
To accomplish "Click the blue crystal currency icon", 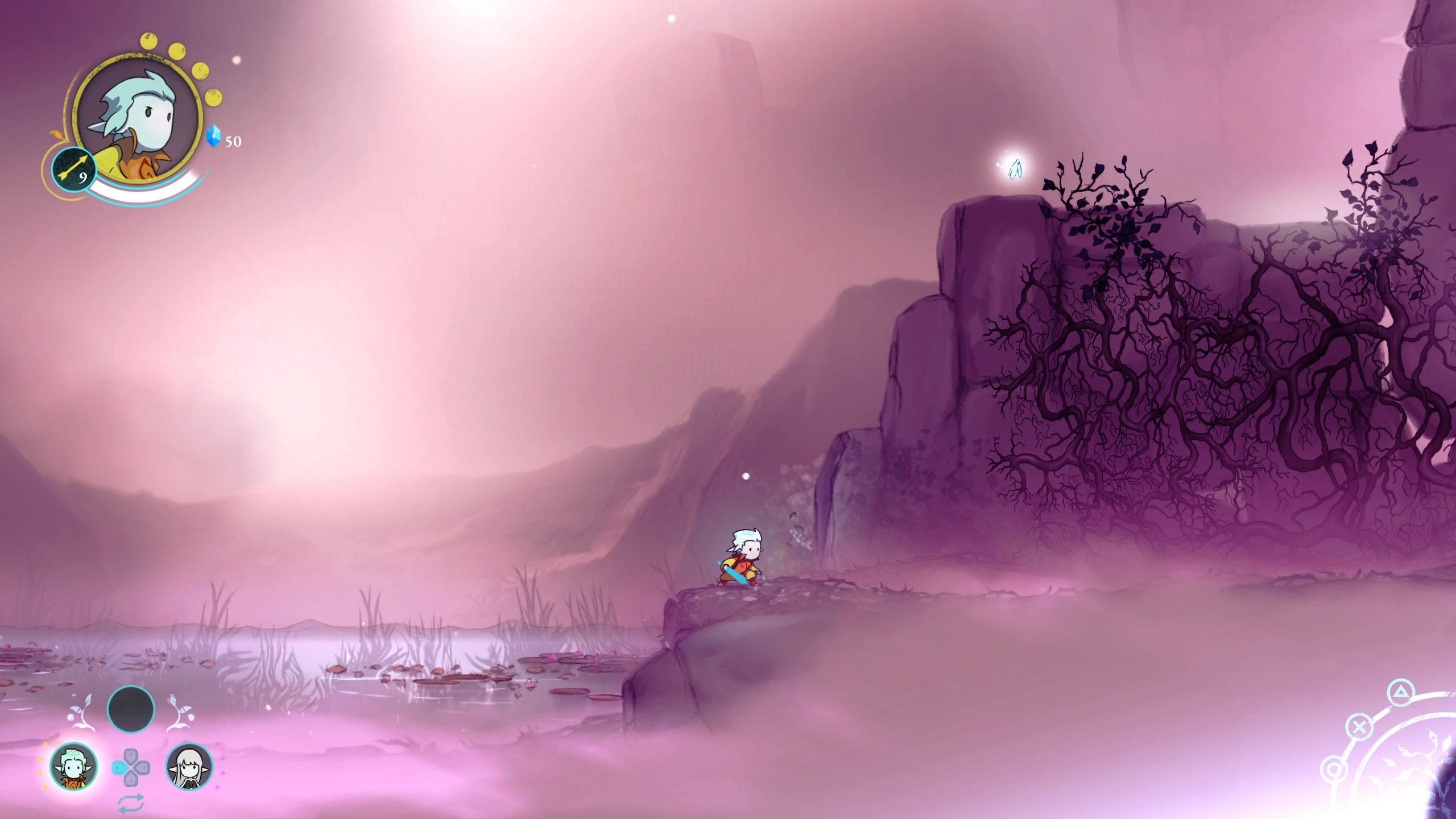I will [x=213, y=135].
